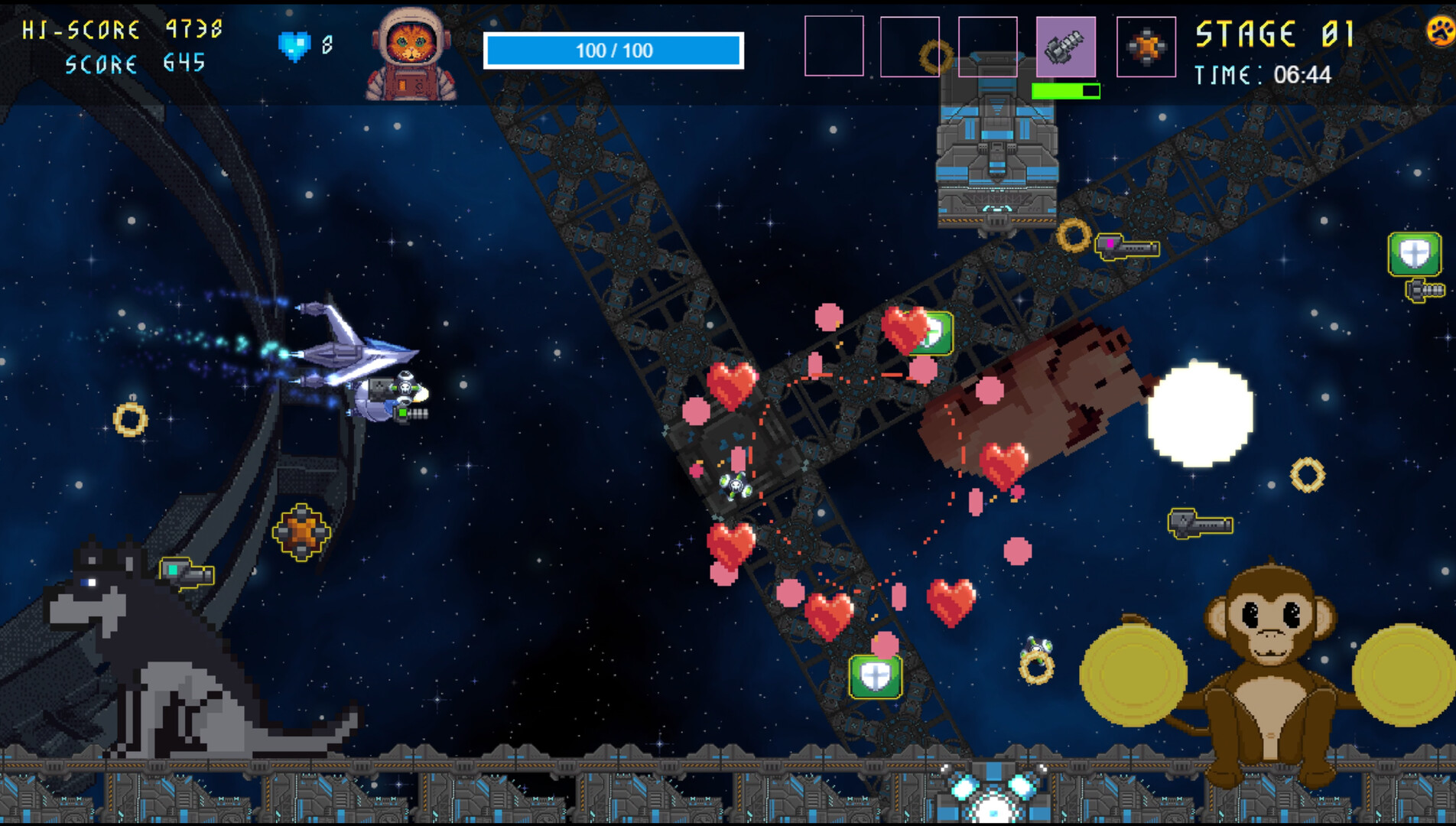
Task: Select the orange spiked mine slot
Action: [1146, 47]
